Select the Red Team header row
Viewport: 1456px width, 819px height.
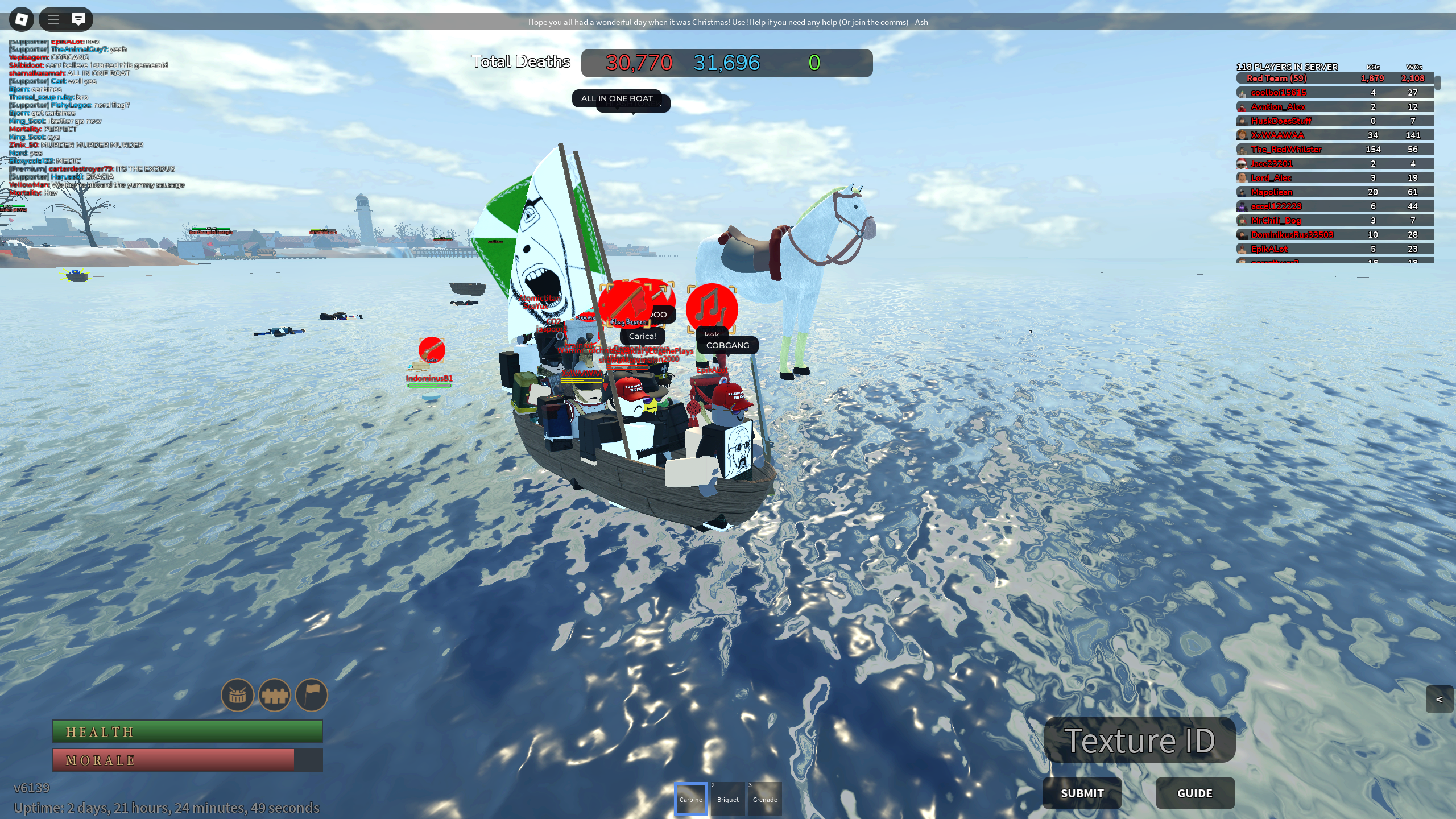click(x=1334, y=78)
